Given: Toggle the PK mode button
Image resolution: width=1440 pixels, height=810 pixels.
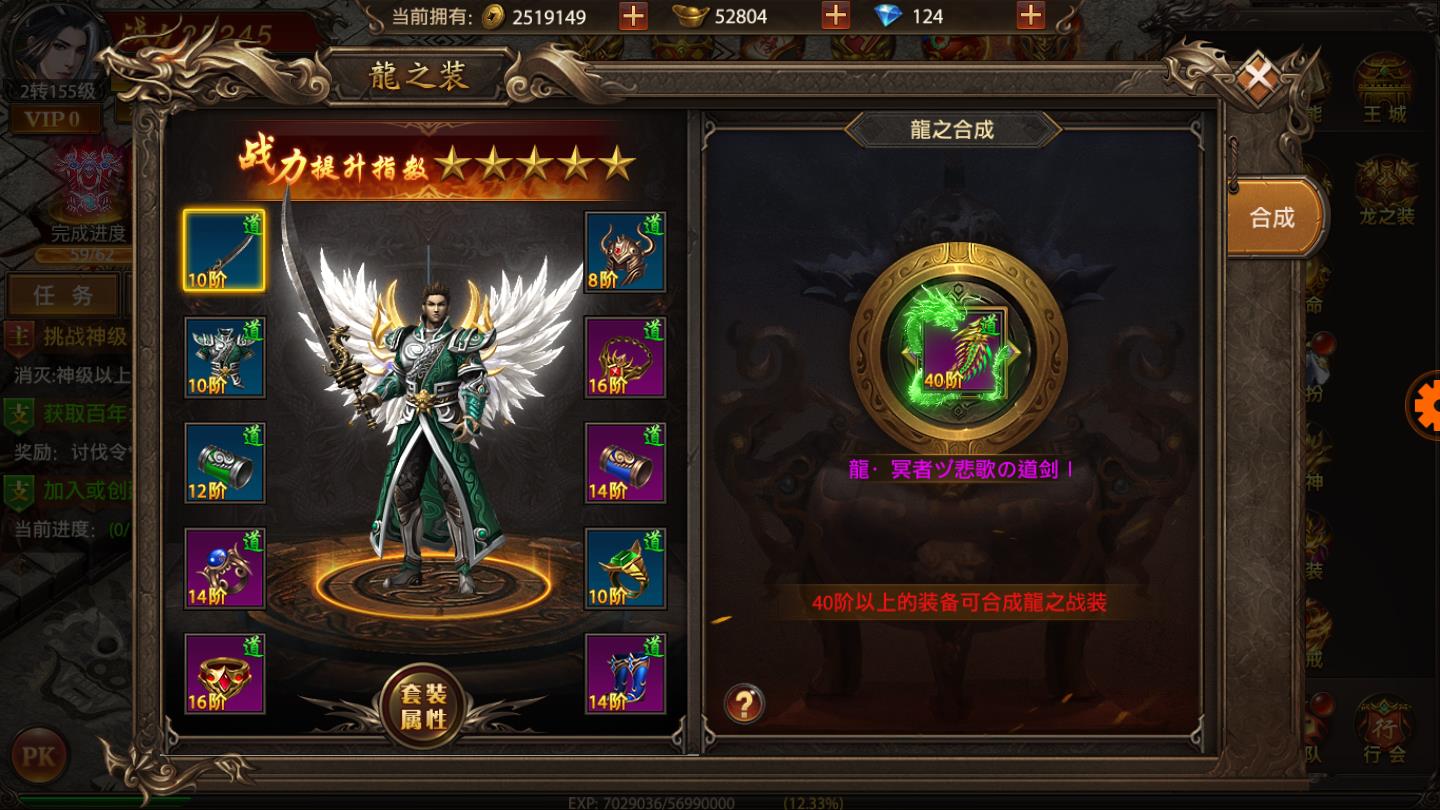Looking at the screenshot, I should tap(38, 756).
